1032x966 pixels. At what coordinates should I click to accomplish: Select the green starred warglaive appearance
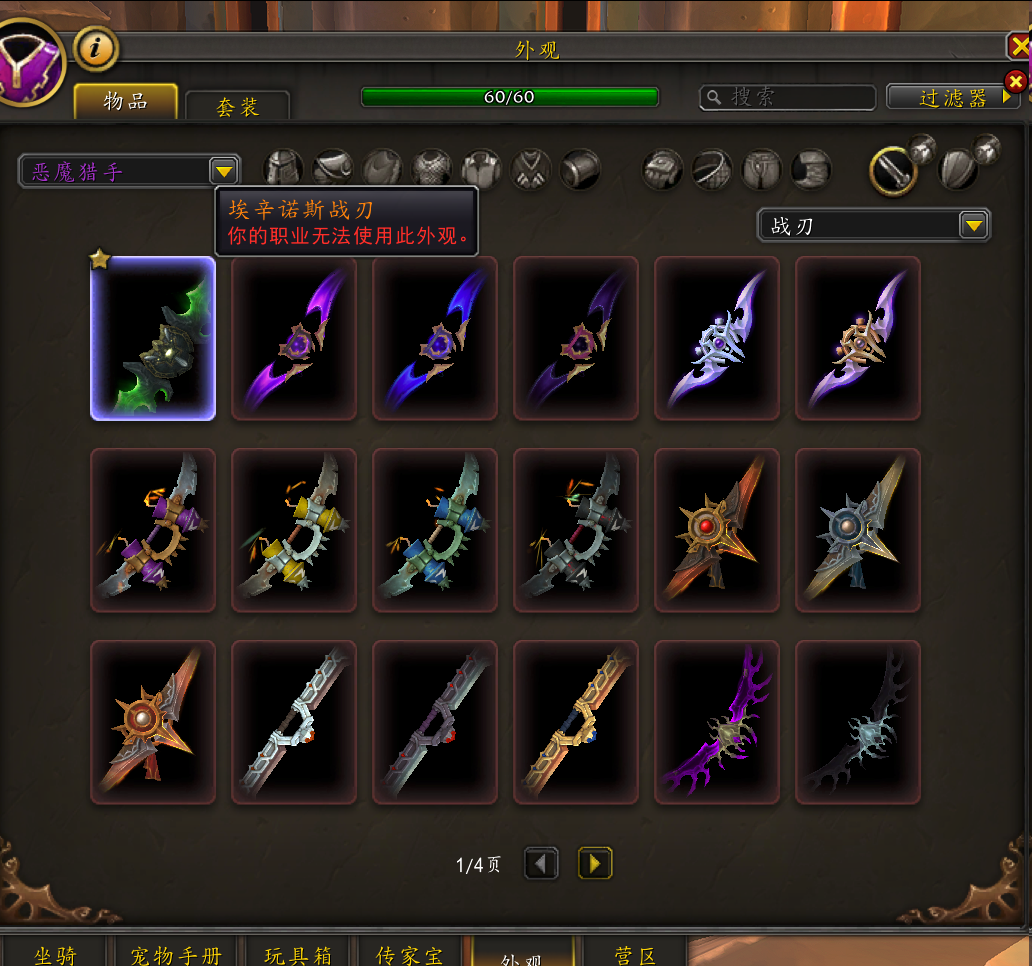[153, 338]
